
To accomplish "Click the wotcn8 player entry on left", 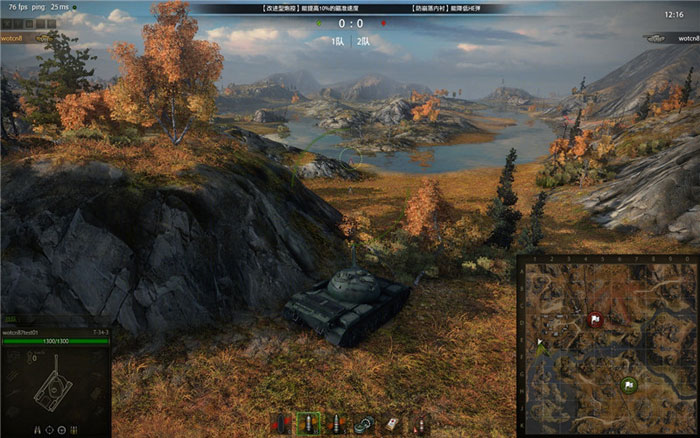I will pyautogui.click(x=14, y=37).
